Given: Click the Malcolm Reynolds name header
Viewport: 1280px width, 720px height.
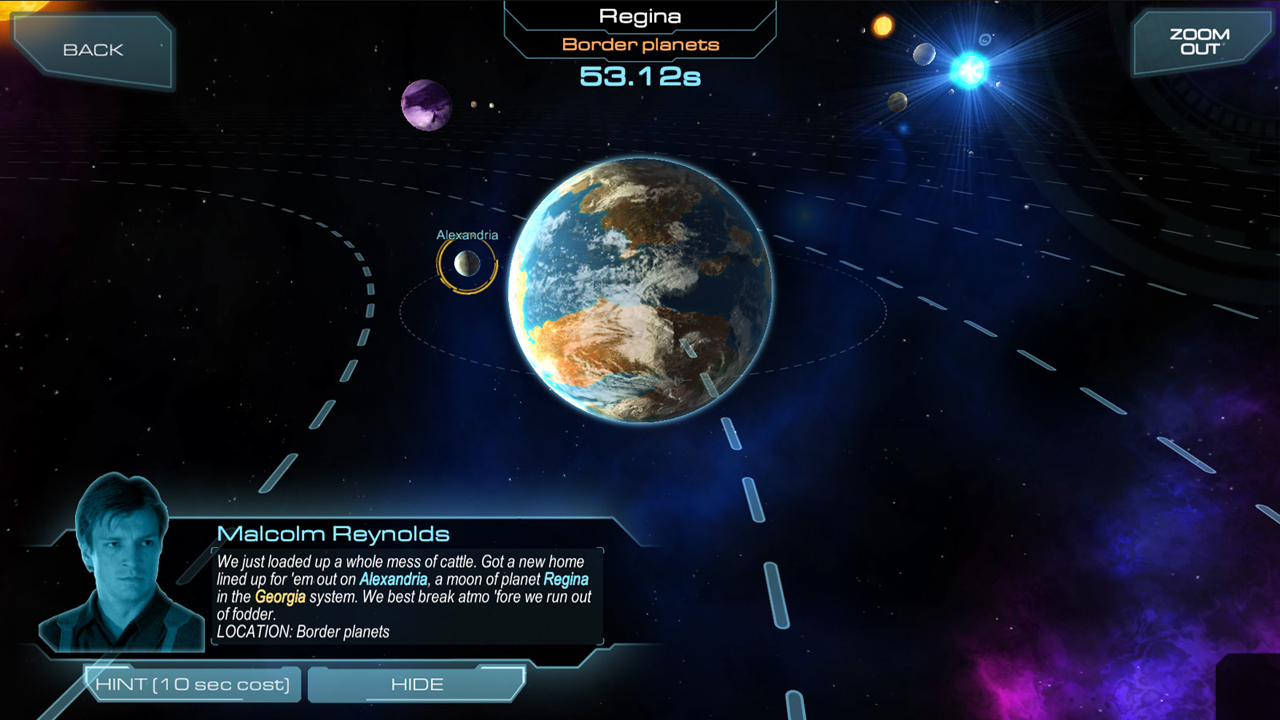Looking at the screenshot, I should click(x=332, y=534).
